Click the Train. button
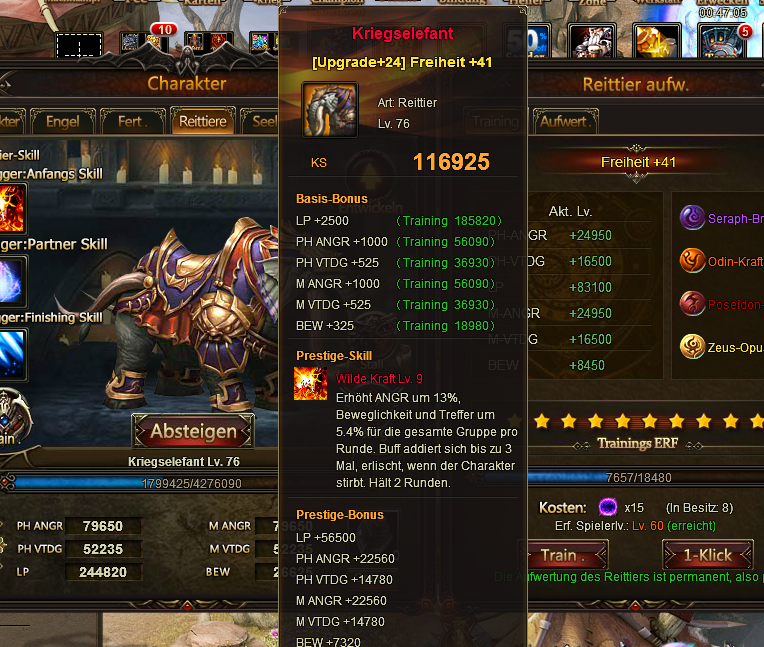Screen dimensions: 764x647 coord(563,555)
